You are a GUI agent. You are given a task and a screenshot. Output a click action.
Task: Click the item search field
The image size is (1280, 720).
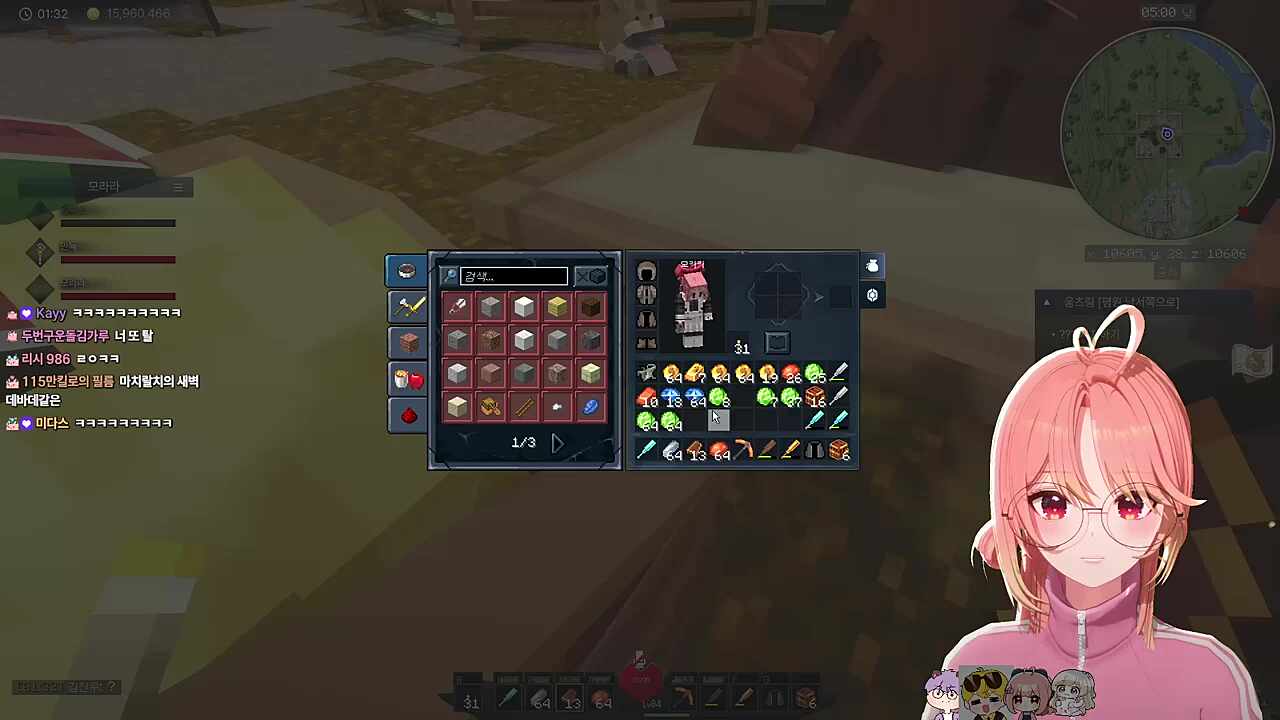pos(514,276)
